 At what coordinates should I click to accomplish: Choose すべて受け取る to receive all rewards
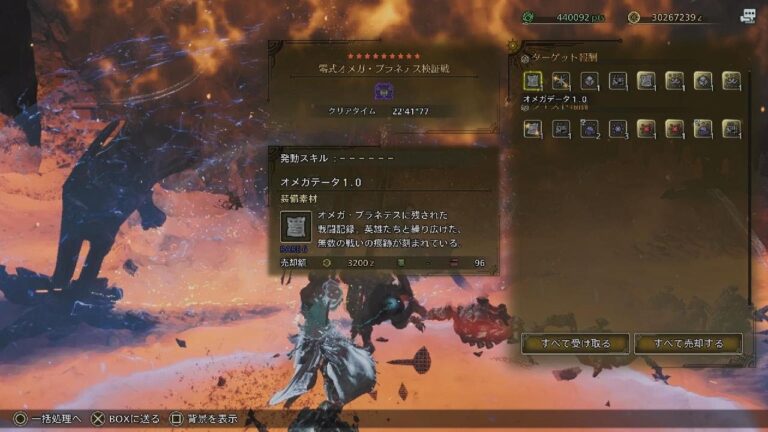(x=575, y=344)
